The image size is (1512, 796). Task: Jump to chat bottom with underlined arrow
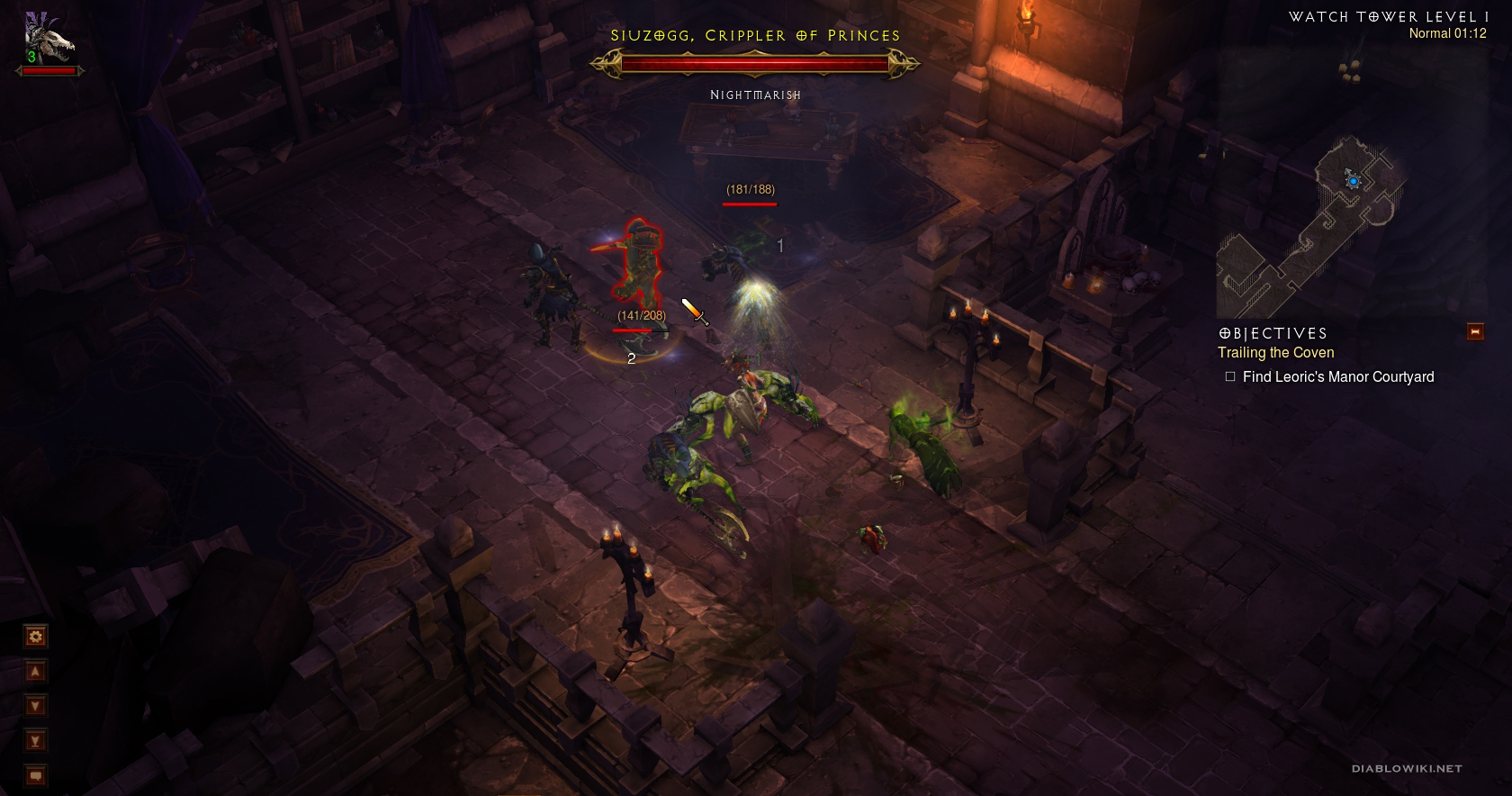[x=35, y=741]
